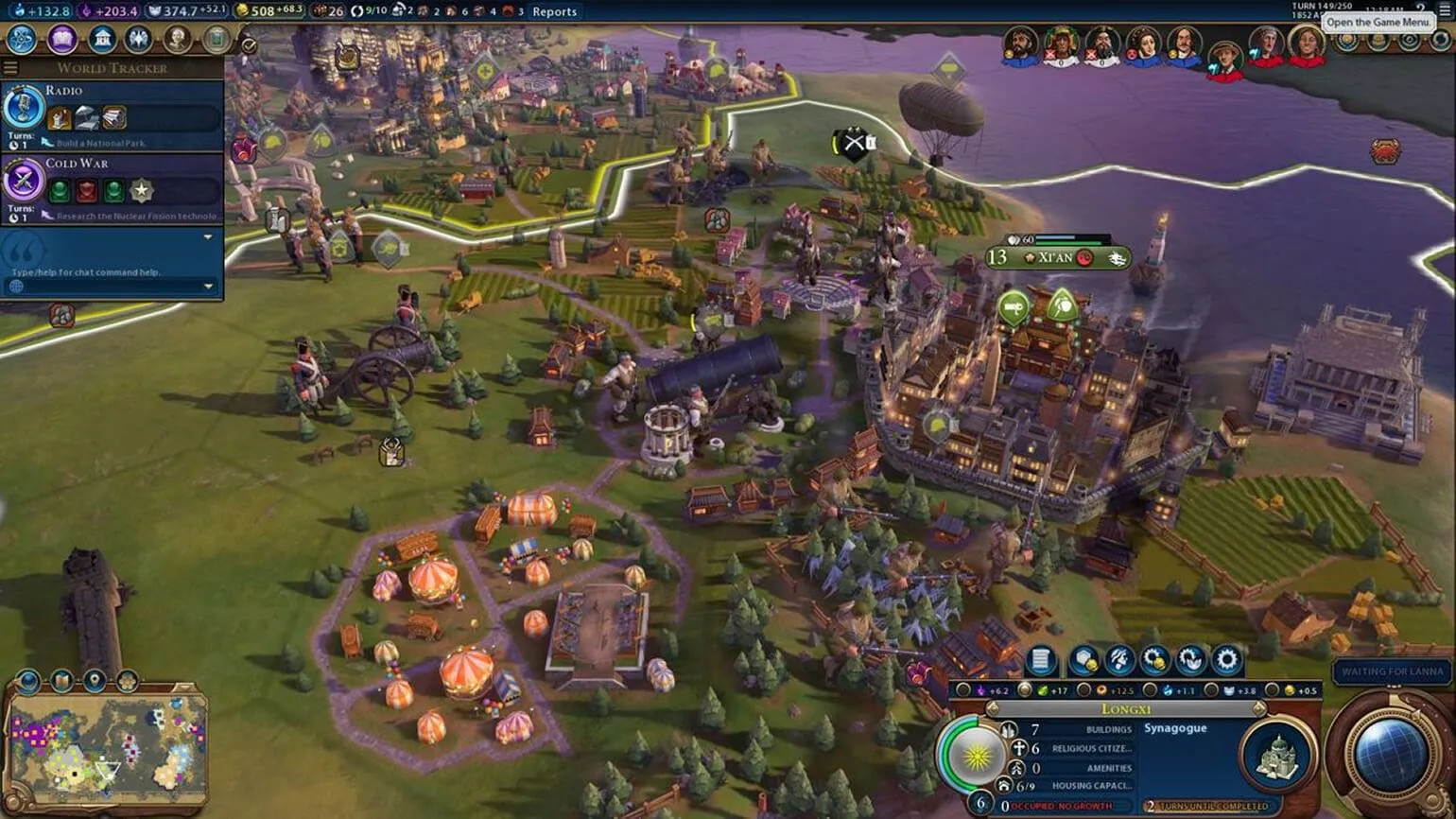
Task: Open the civics tree purple book icon
Action: tap(62, 40)
